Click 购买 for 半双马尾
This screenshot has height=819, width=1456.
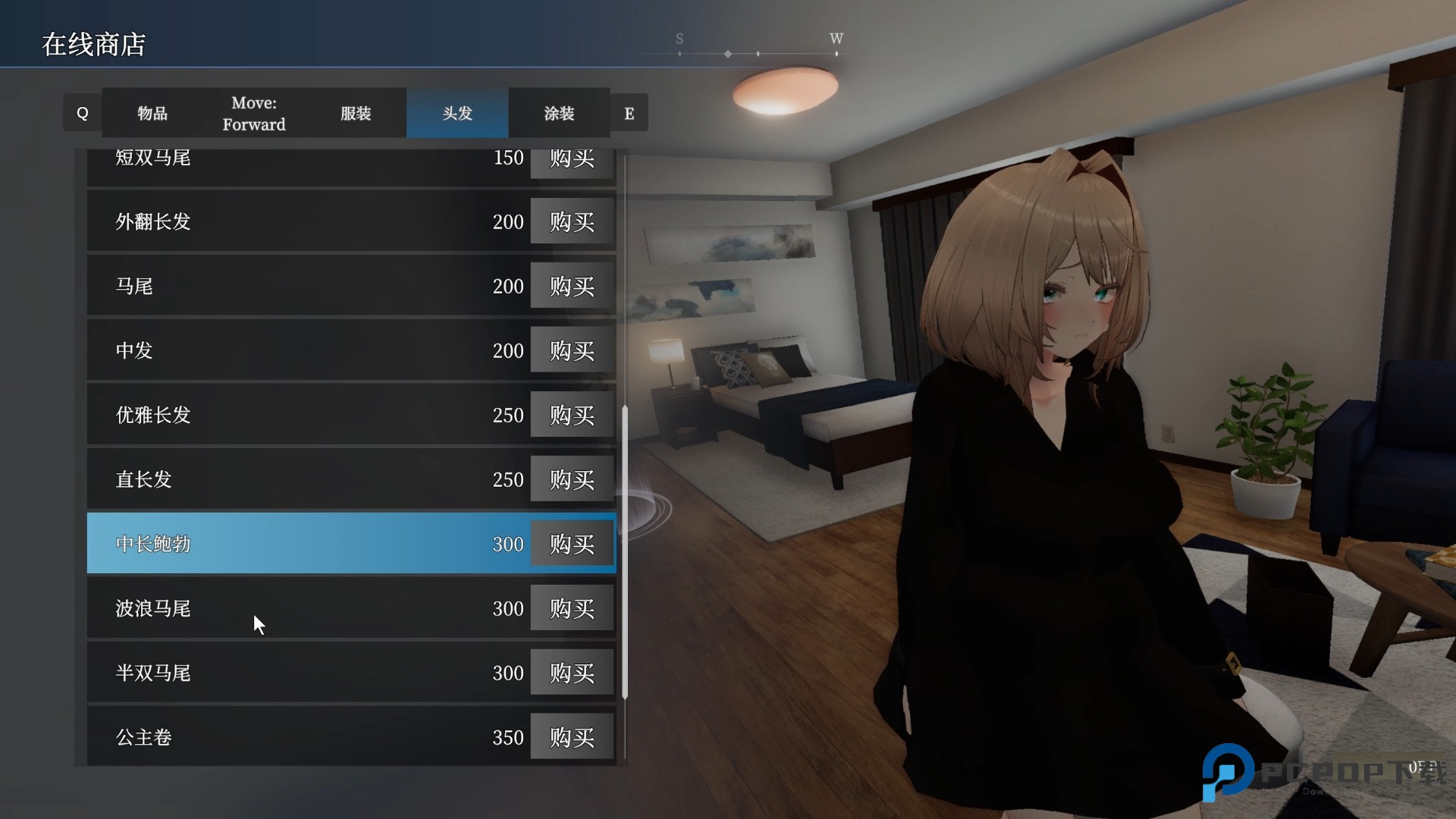coord(572,673)
